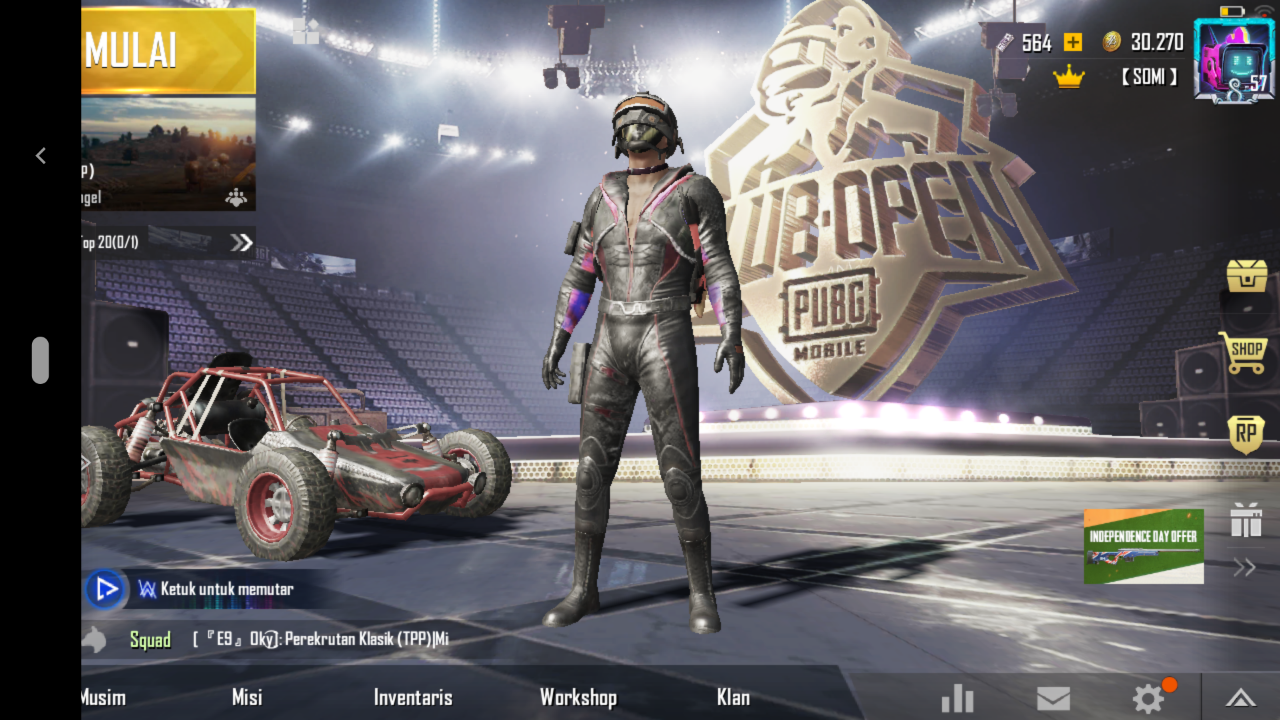Open the Klan menu

tap(733, 697)
